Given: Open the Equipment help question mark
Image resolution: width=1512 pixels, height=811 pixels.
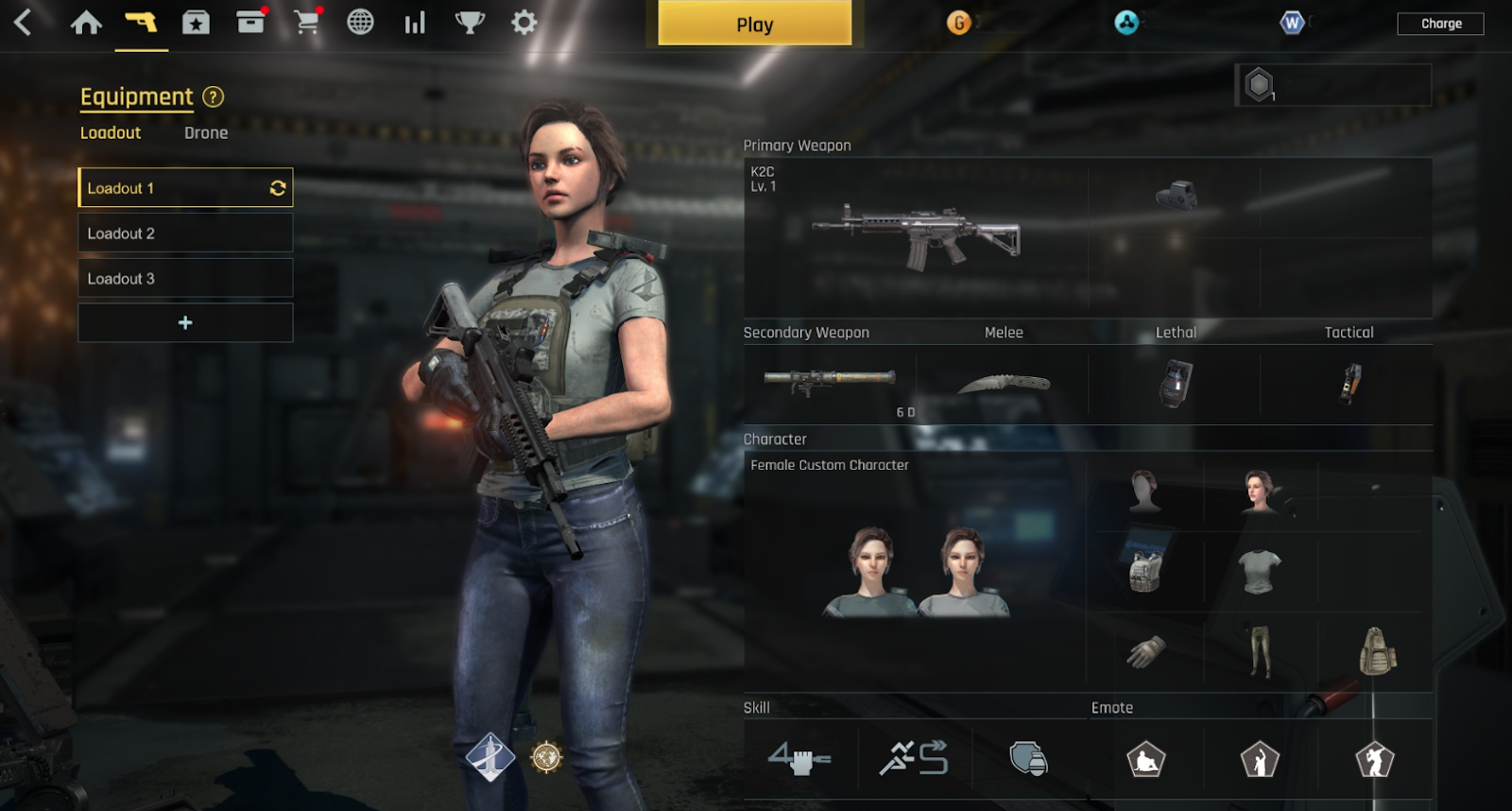Looking at the screenshot, I should 214,96.
